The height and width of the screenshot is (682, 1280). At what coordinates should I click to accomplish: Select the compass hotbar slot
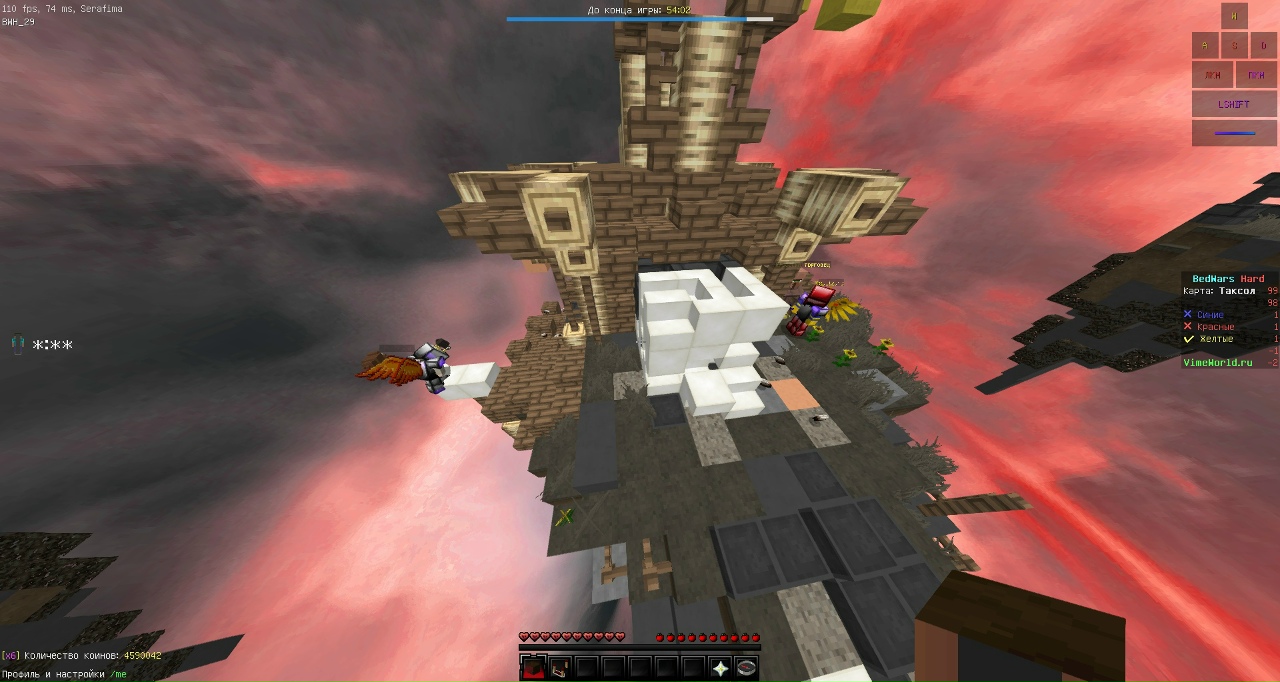(747, 667)
